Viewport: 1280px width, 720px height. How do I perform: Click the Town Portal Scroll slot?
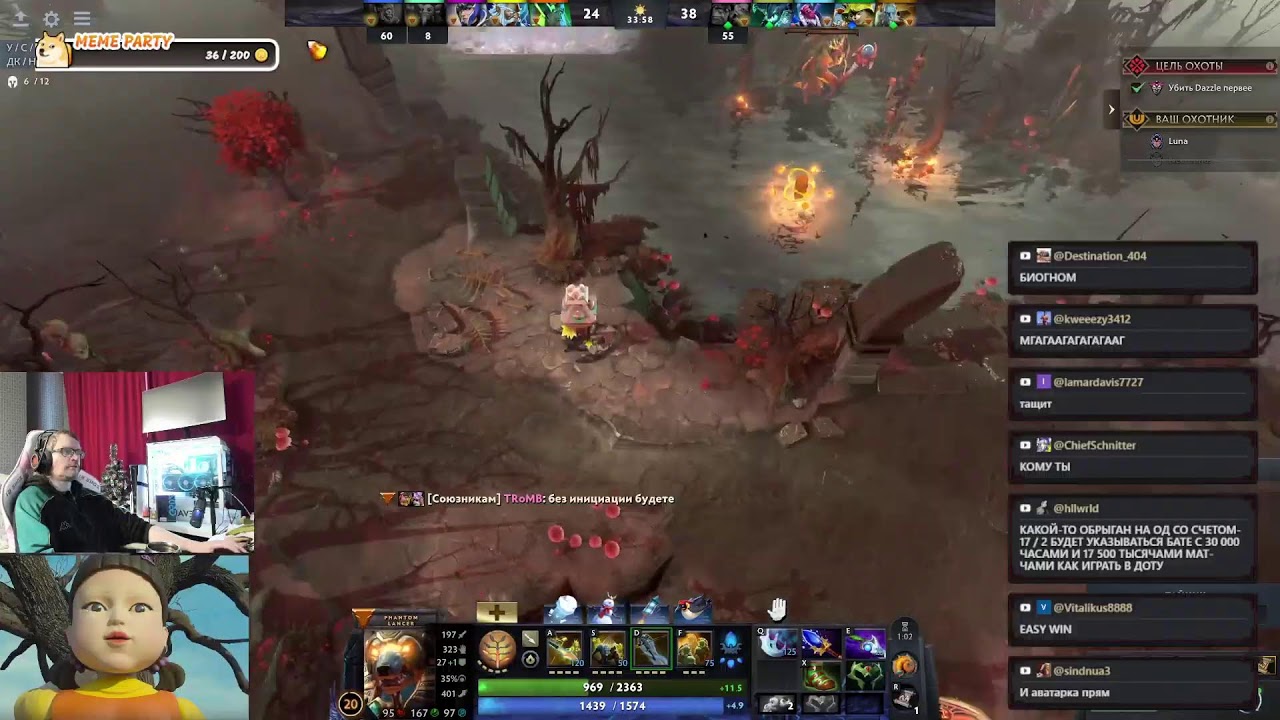pyautogui.click(x=905, y=699)
